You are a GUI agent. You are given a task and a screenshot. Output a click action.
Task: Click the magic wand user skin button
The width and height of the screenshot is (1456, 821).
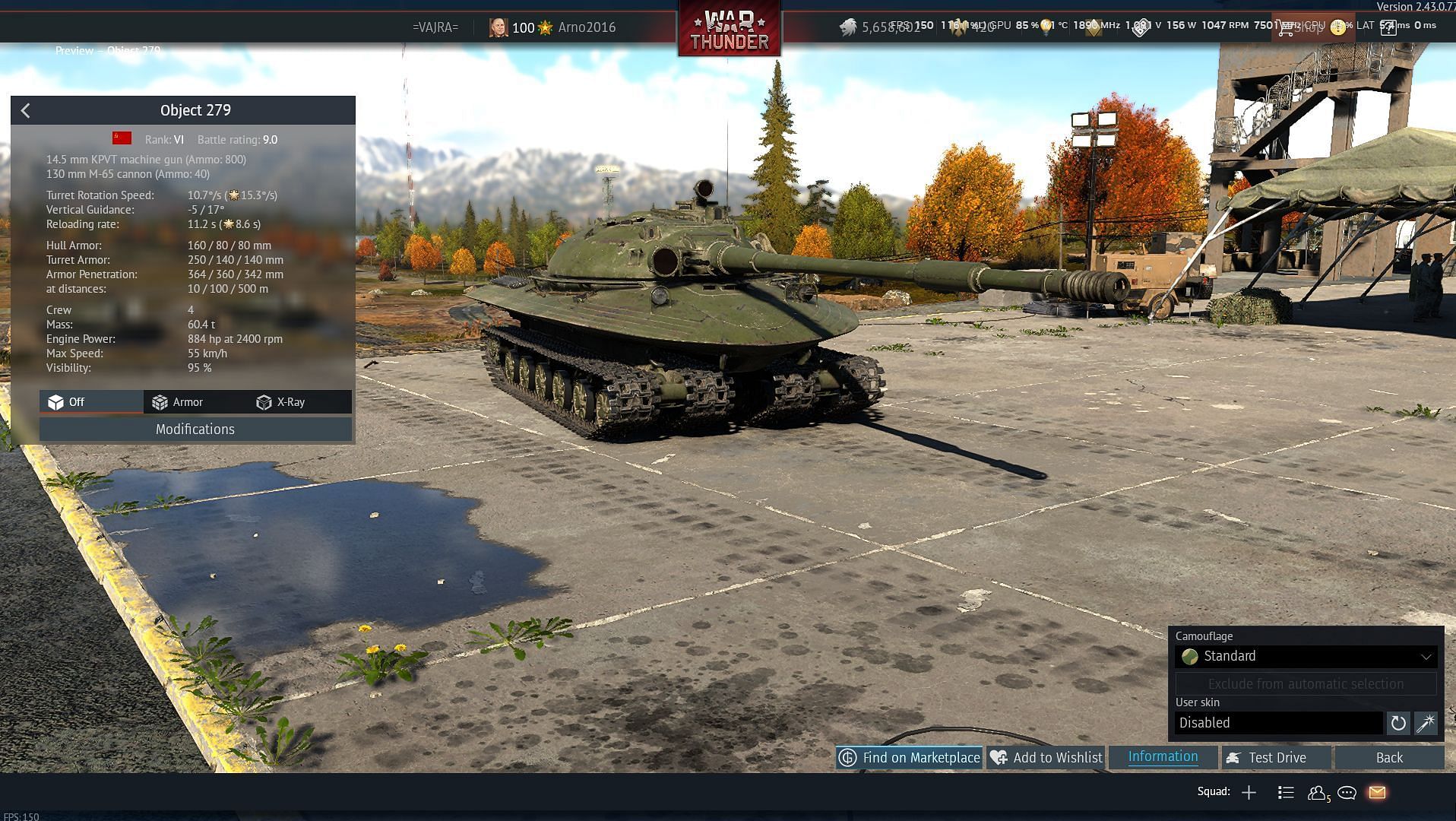click(x=1425, y=723)
